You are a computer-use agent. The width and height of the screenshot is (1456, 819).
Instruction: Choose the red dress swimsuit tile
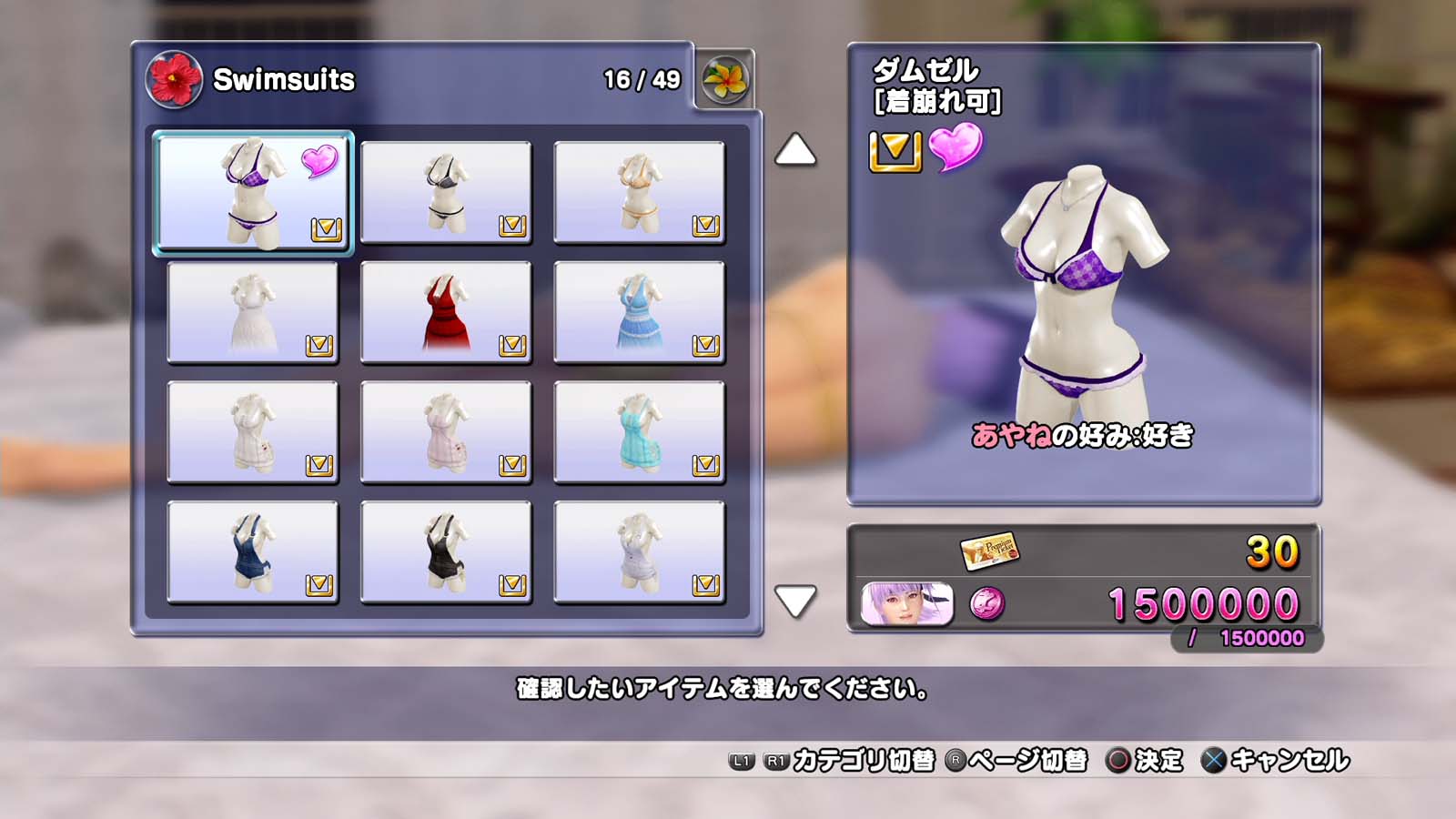point(446,313)
